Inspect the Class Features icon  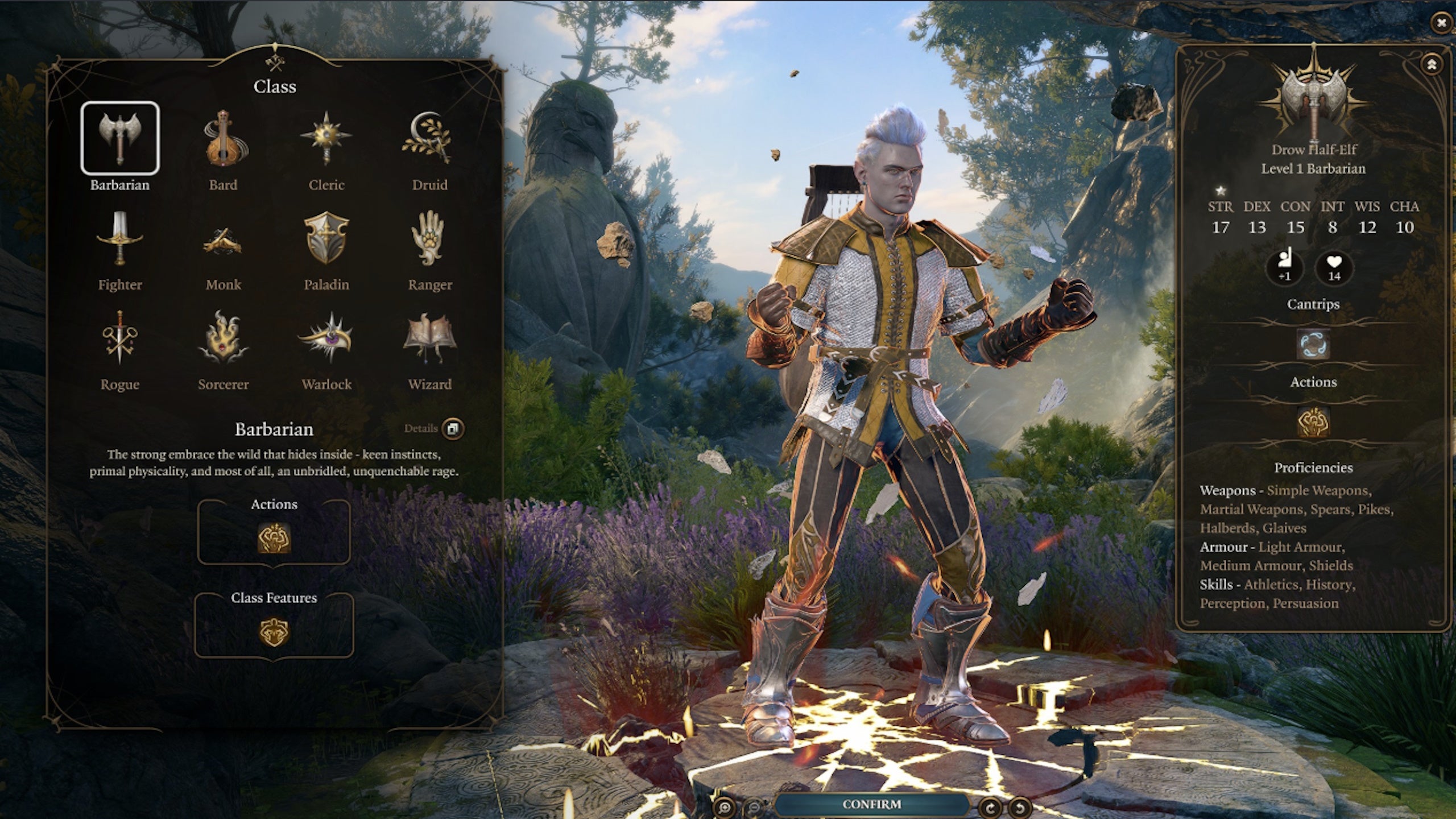[x=274, y=632]
